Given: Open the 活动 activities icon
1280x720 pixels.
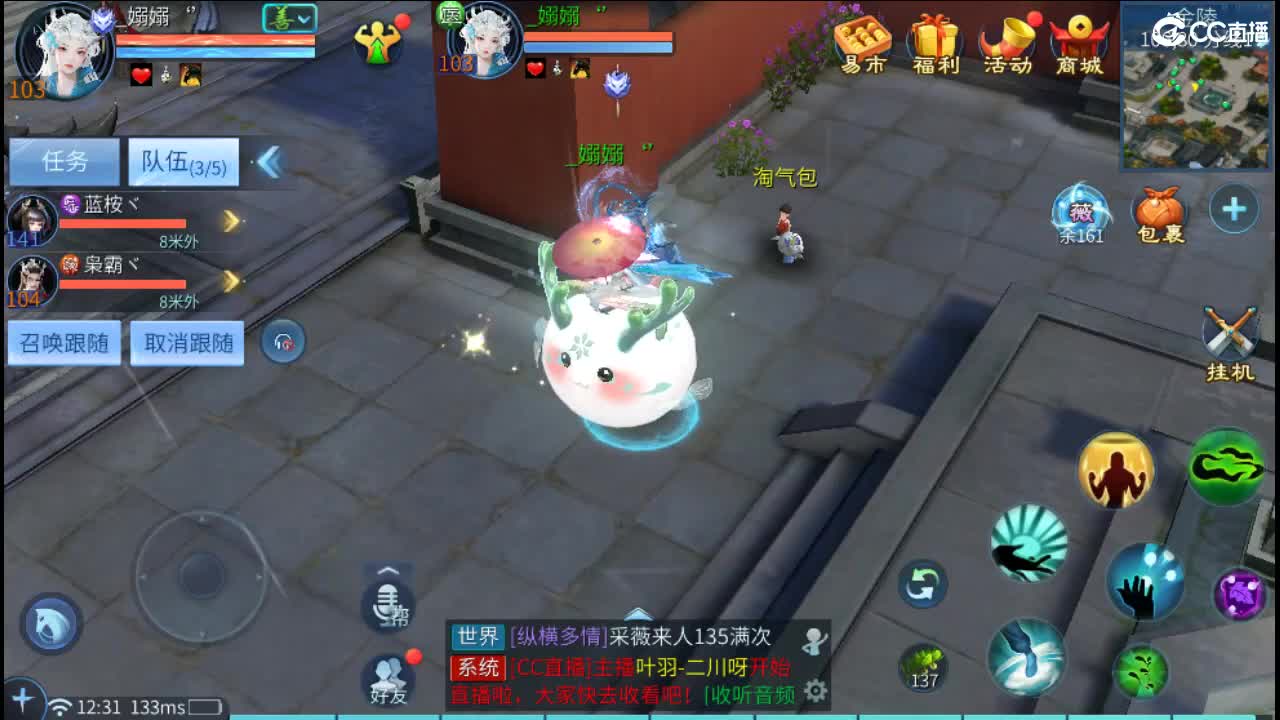Looking at the screenshot, I should tap(1006, 40).
